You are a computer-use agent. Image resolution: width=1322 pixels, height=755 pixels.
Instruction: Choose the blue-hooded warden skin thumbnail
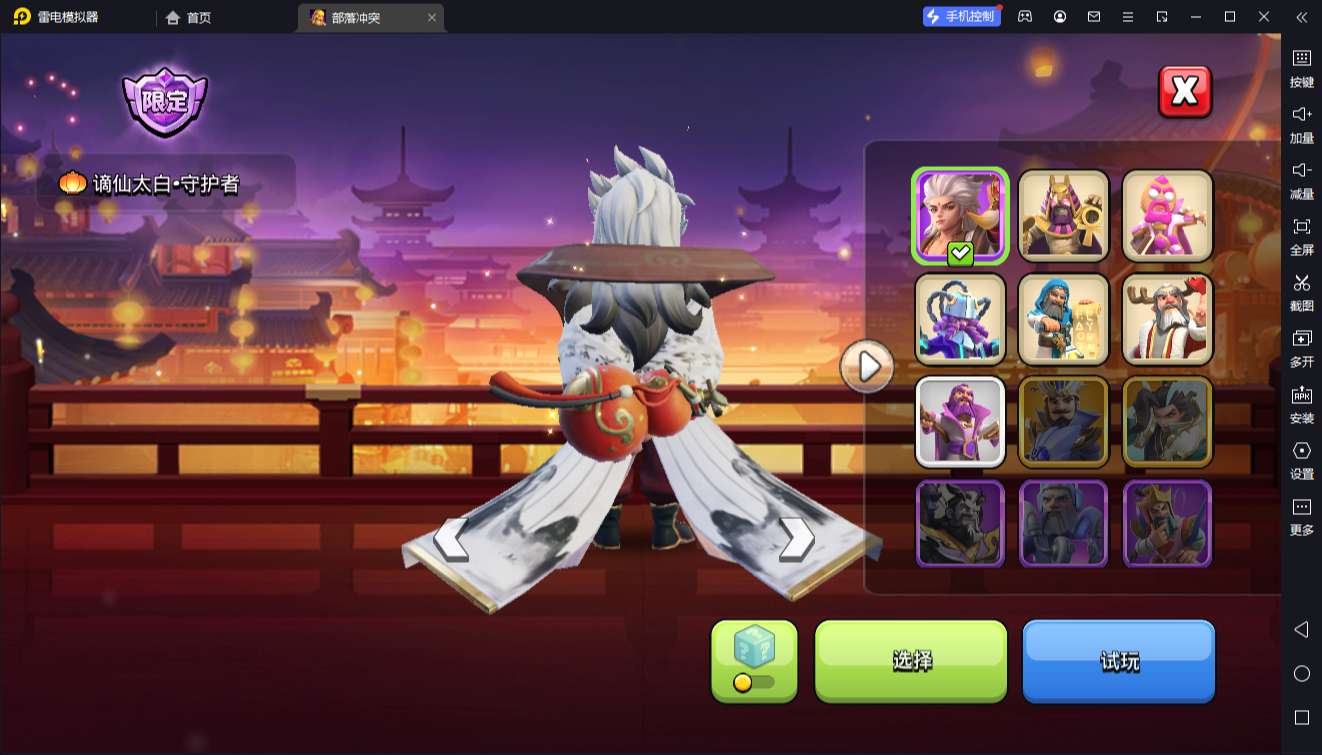point(1064,319)
